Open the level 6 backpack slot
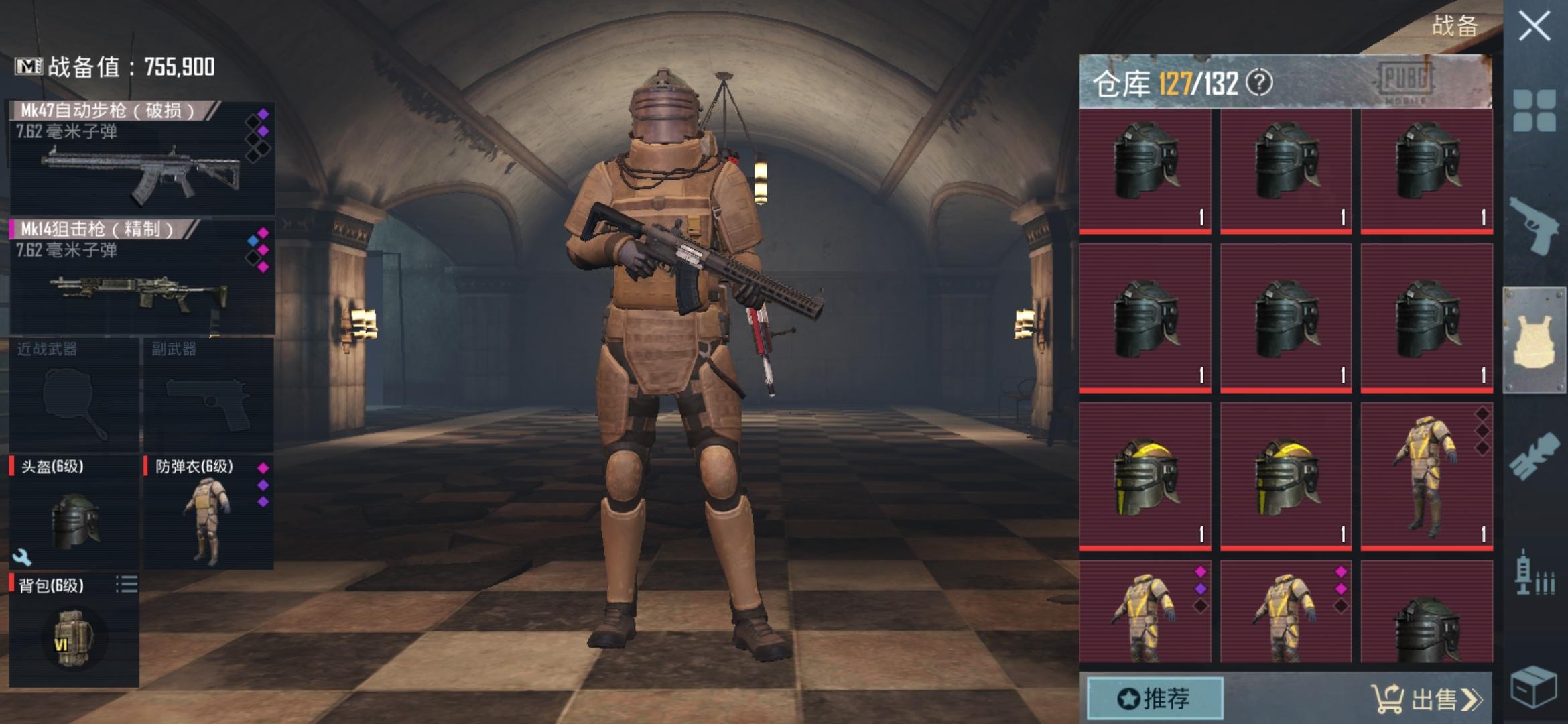The height and width of the screenshot is (724, 1568). 74,630
